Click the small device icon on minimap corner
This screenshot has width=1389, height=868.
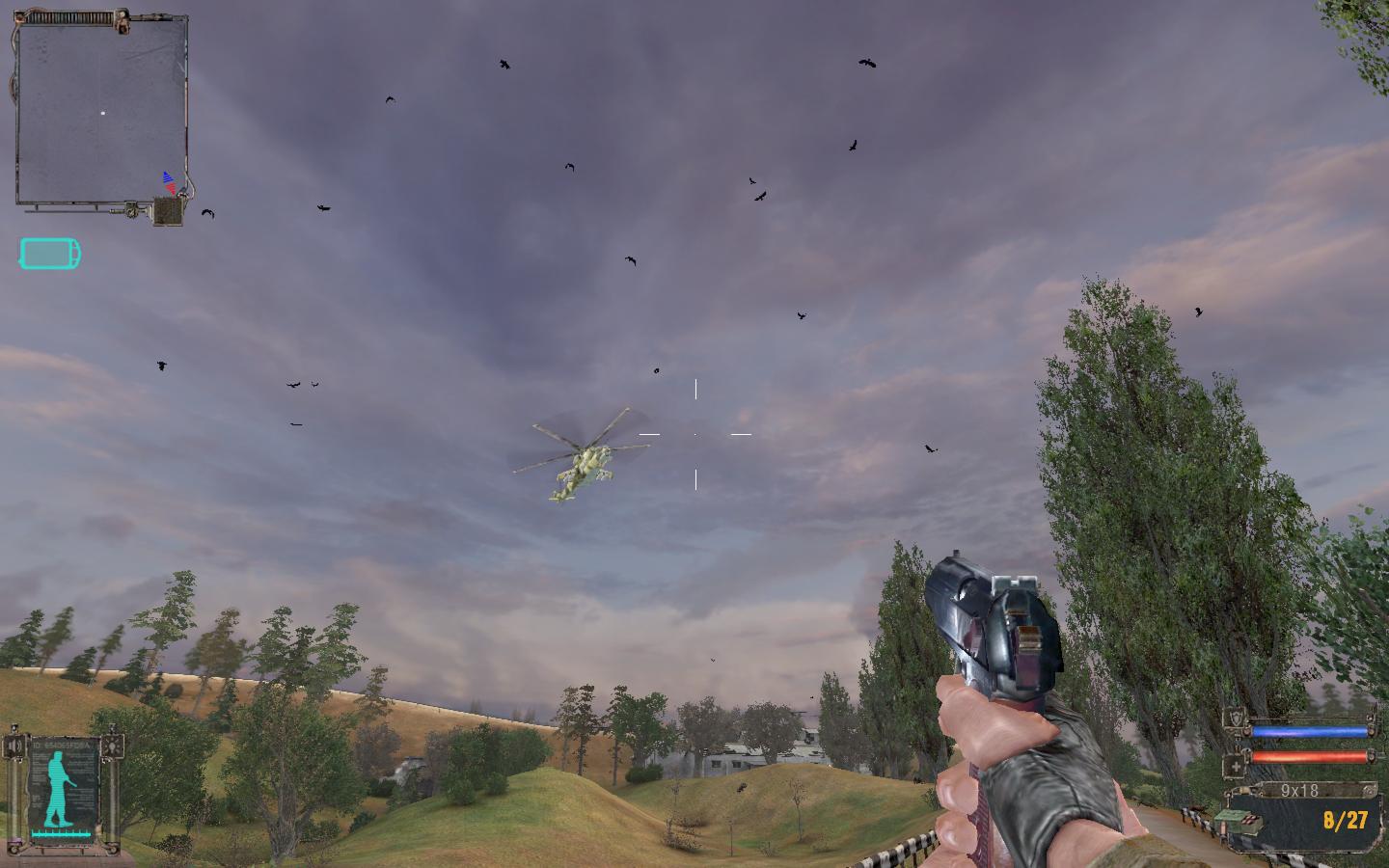(168, 211)
